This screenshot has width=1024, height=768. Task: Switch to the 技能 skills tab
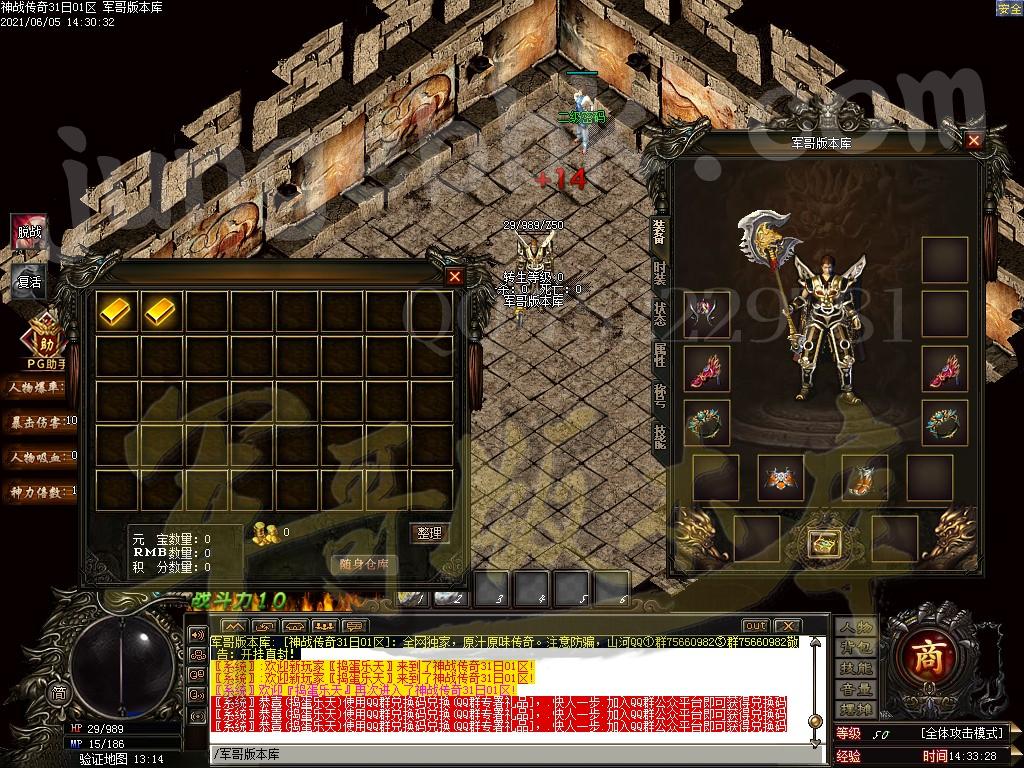(660, 436)
